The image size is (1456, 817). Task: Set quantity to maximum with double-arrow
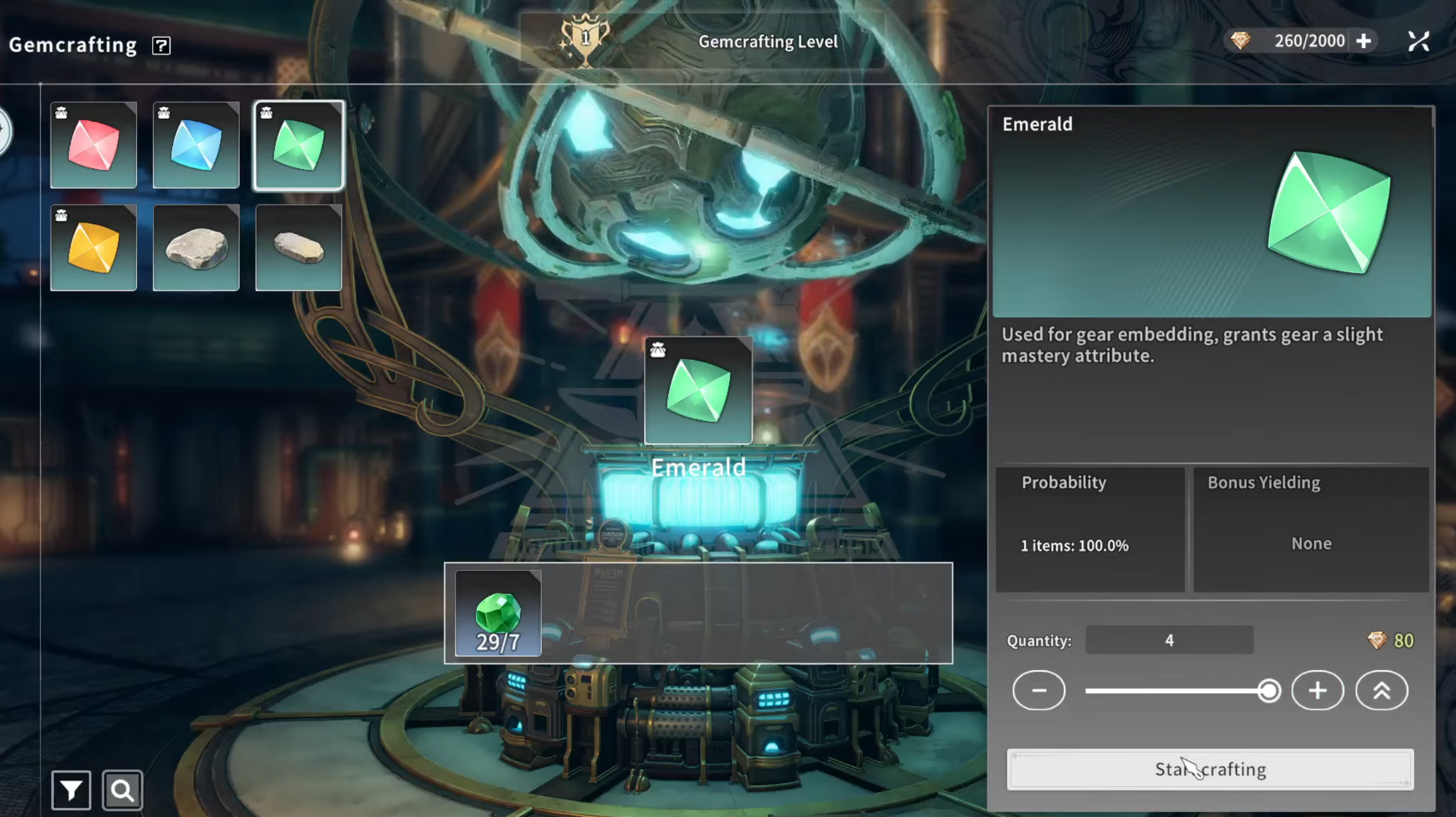coord(1381,690)
